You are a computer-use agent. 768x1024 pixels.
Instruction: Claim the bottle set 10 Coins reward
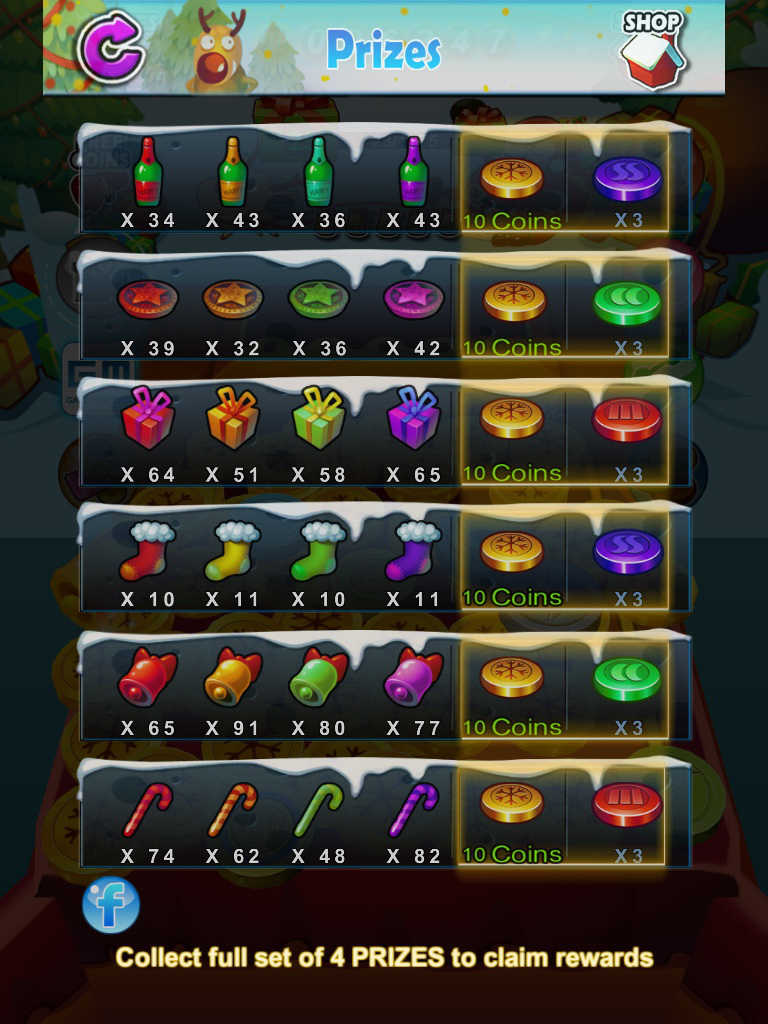coord(512,190)
